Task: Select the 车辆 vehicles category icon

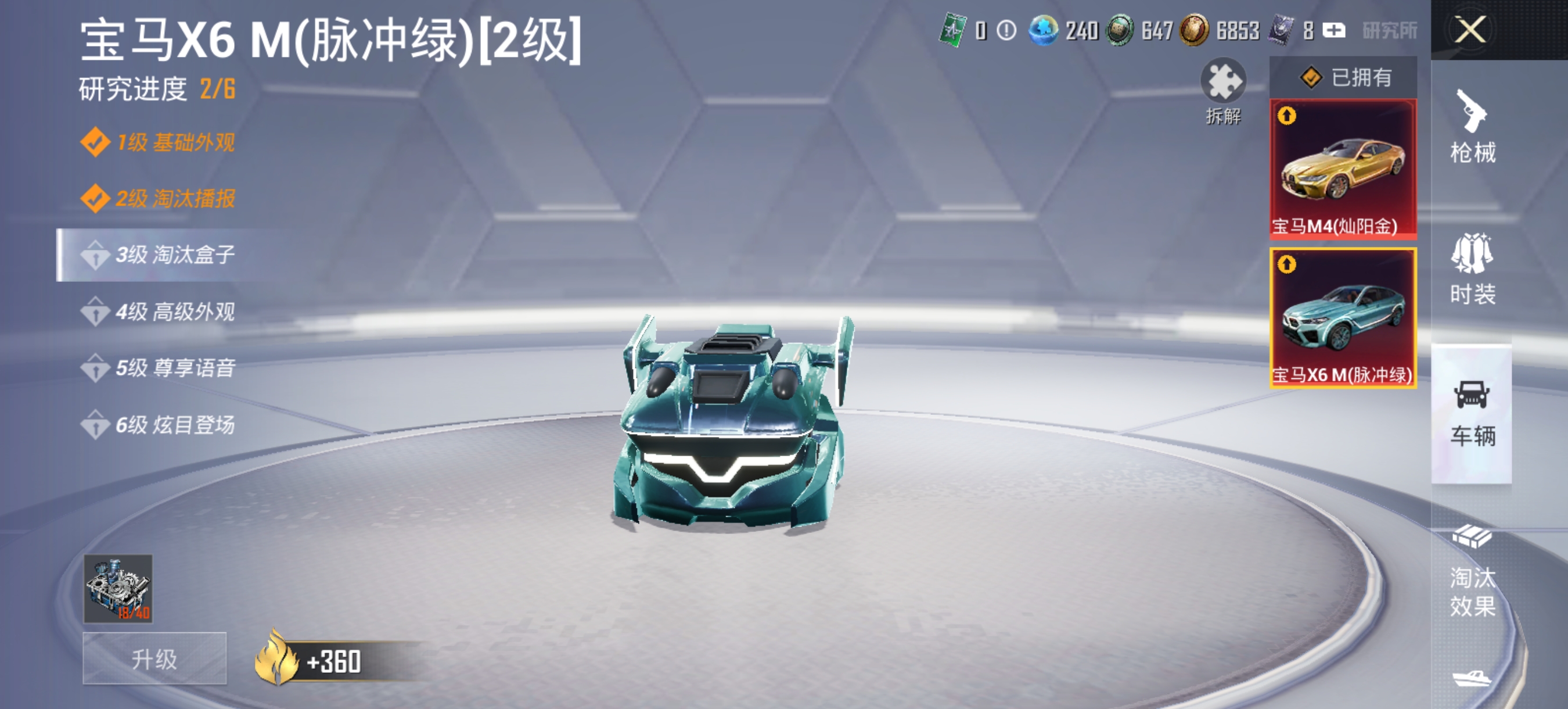Action: [1473, 414]
